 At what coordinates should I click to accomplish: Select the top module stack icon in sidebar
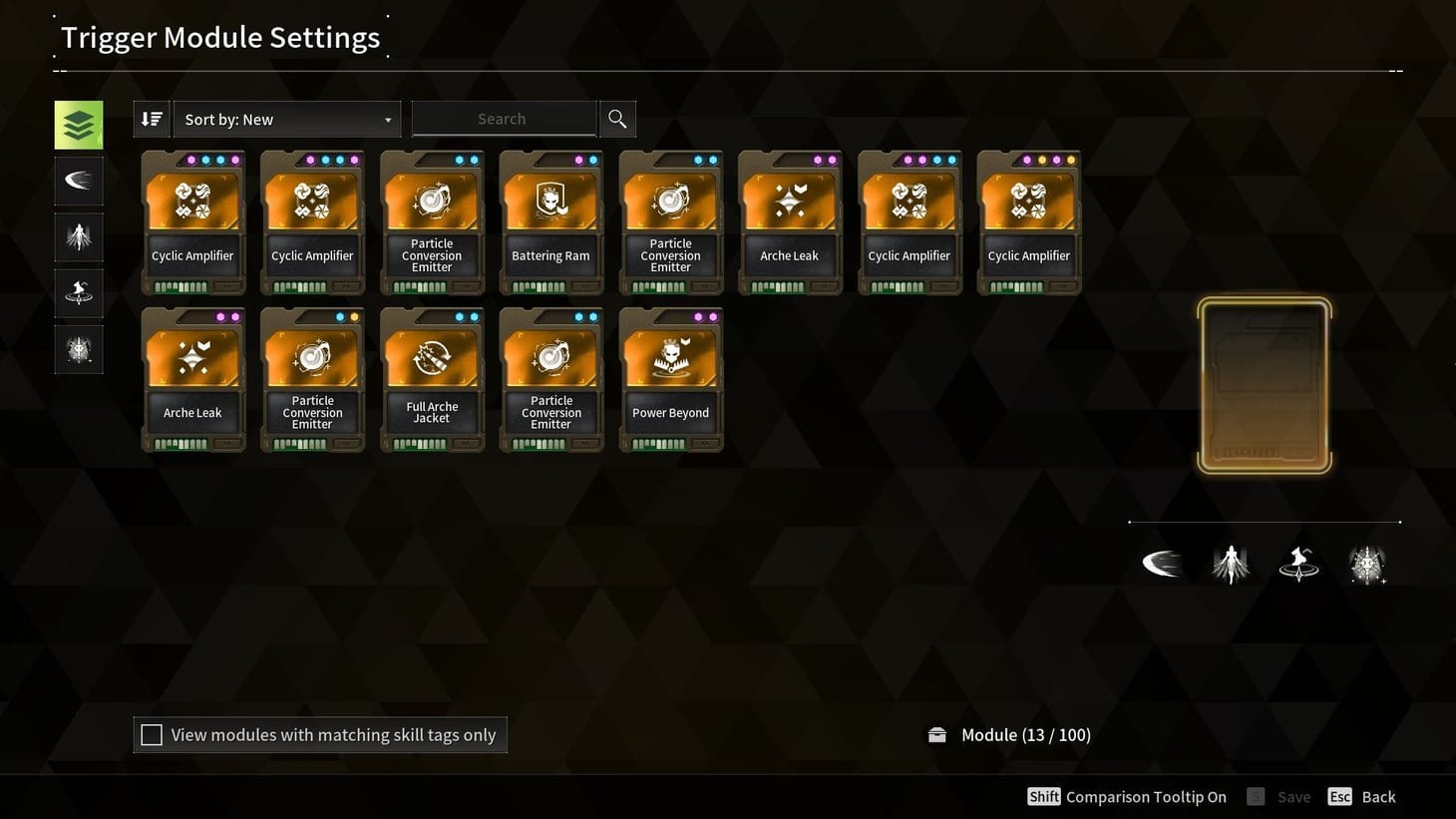(79, 124)
